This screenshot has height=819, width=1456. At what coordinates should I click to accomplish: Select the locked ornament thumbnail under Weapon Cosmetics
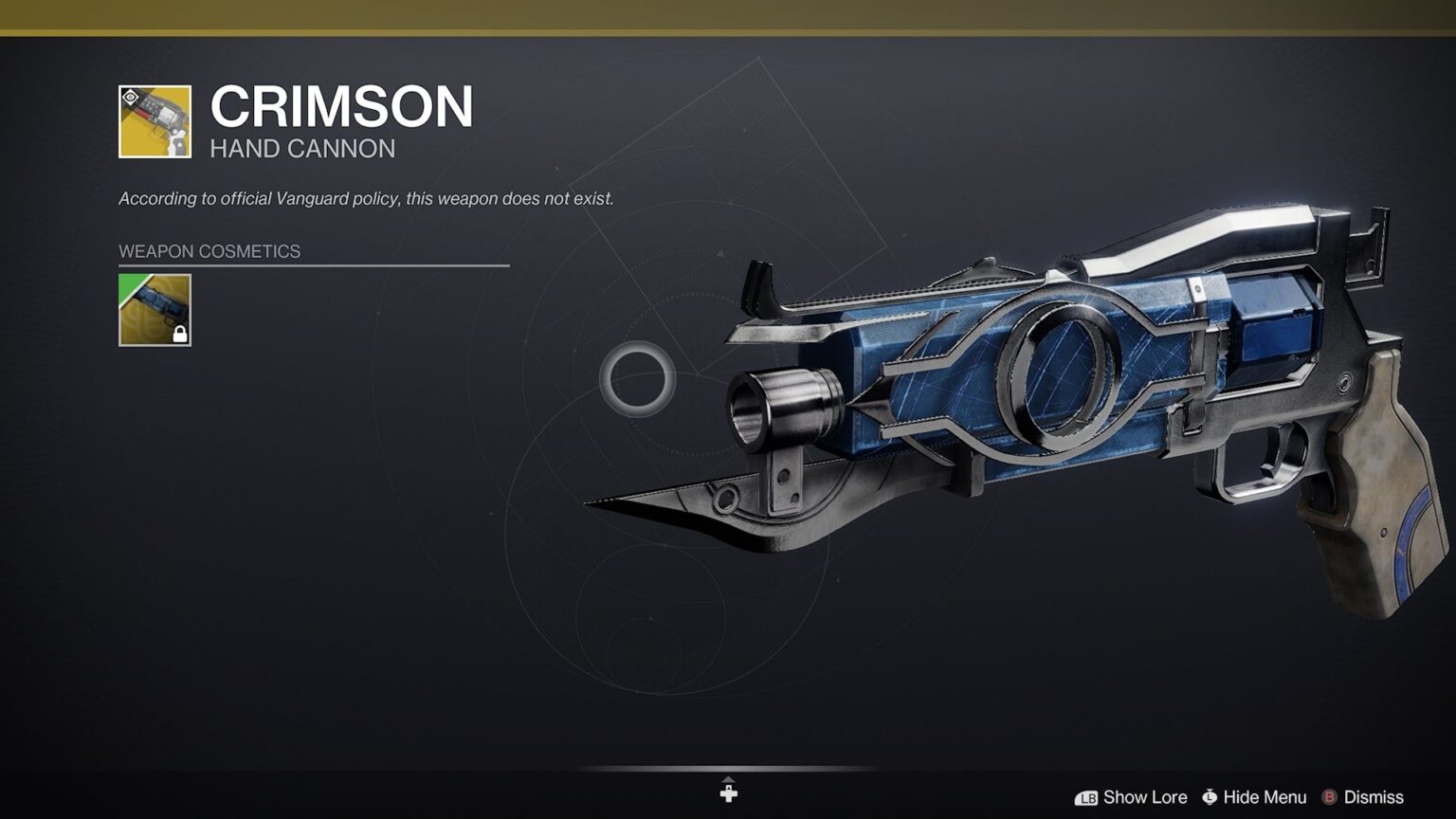point(155,310)
